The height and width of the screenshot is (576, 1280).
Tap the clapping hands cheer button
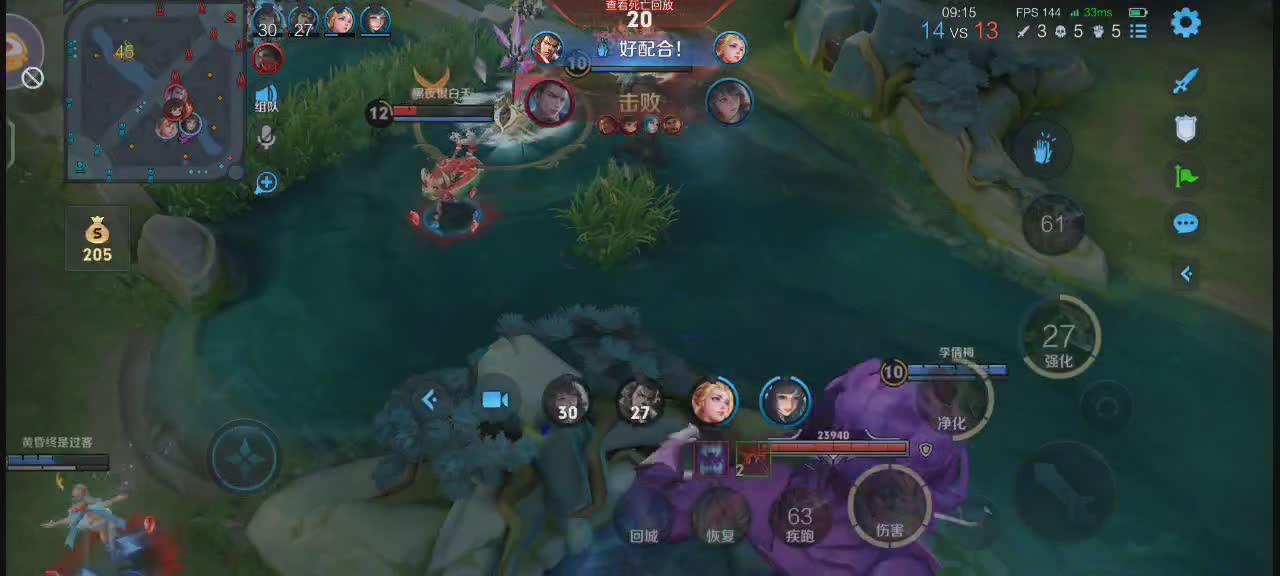click(1045, 150)
